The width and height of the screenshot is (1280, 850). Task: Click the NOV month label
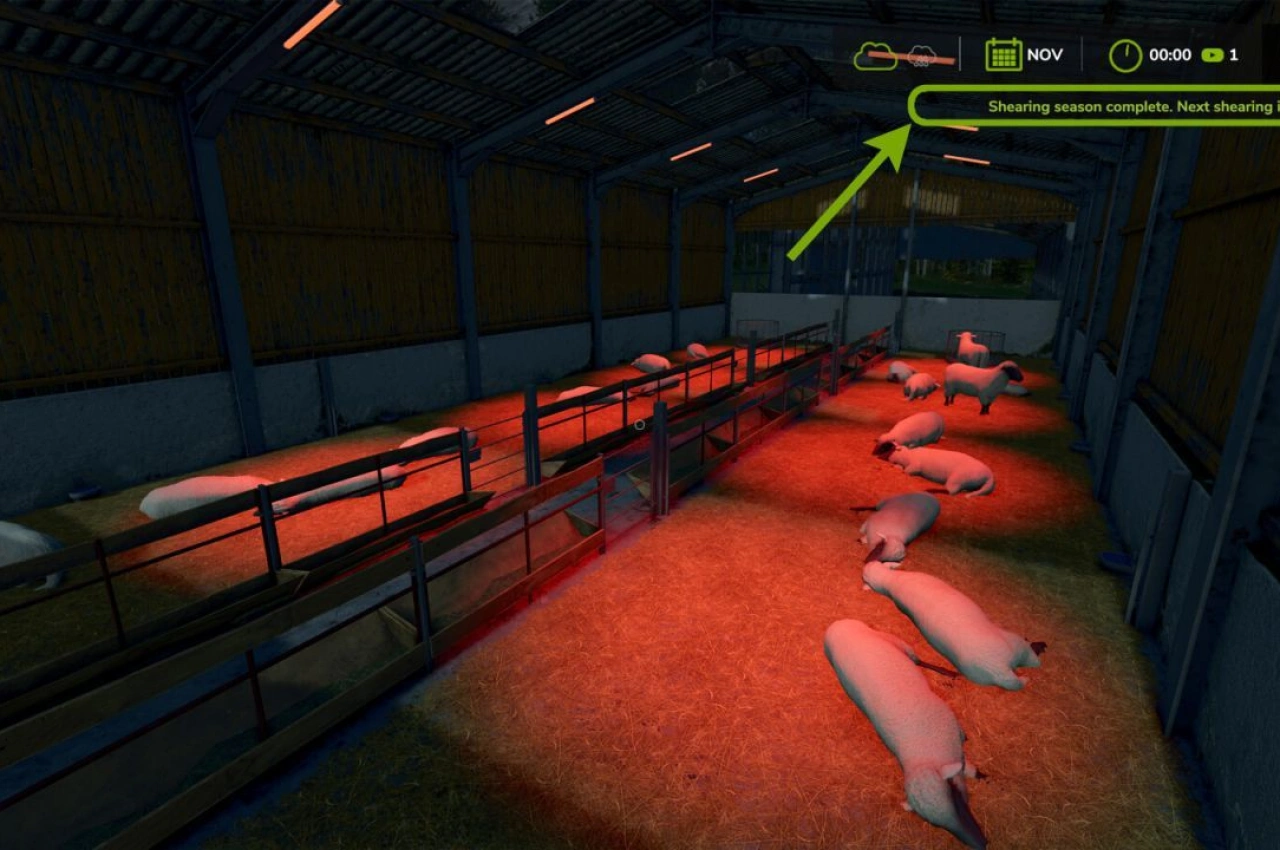pos(1043,55)
